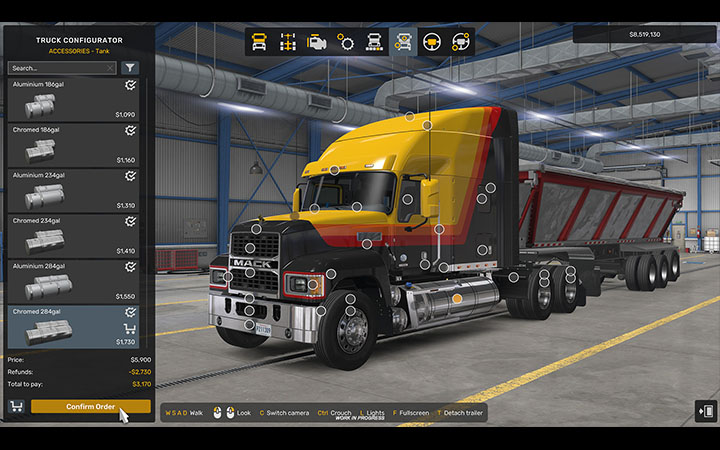This screenshot has height=450, width=720.
Task: Confirm the order for the truck upgrade
Action: point(90,406)
